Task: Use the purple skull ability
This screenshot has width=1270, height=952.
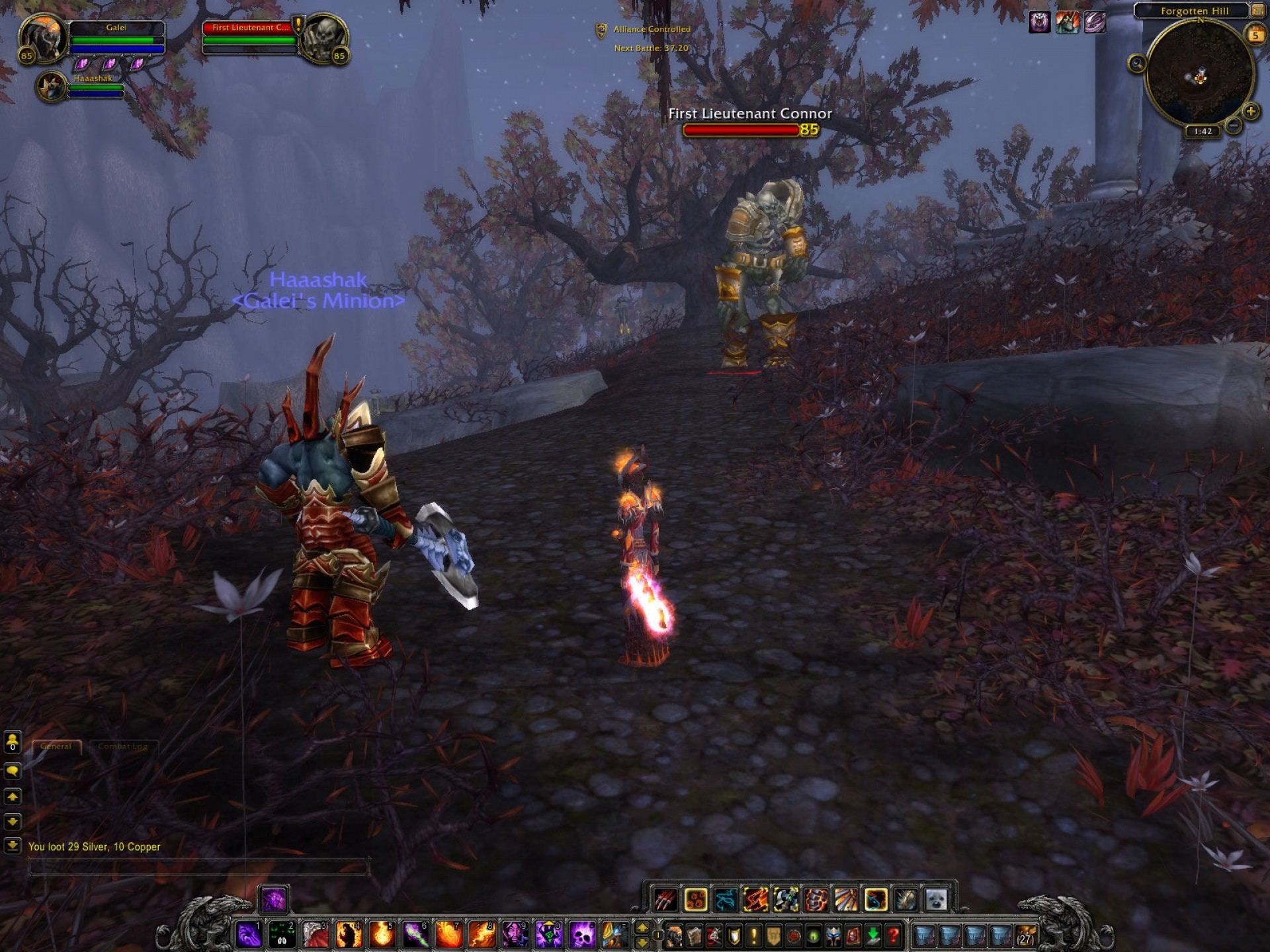Action: (582, 934)
